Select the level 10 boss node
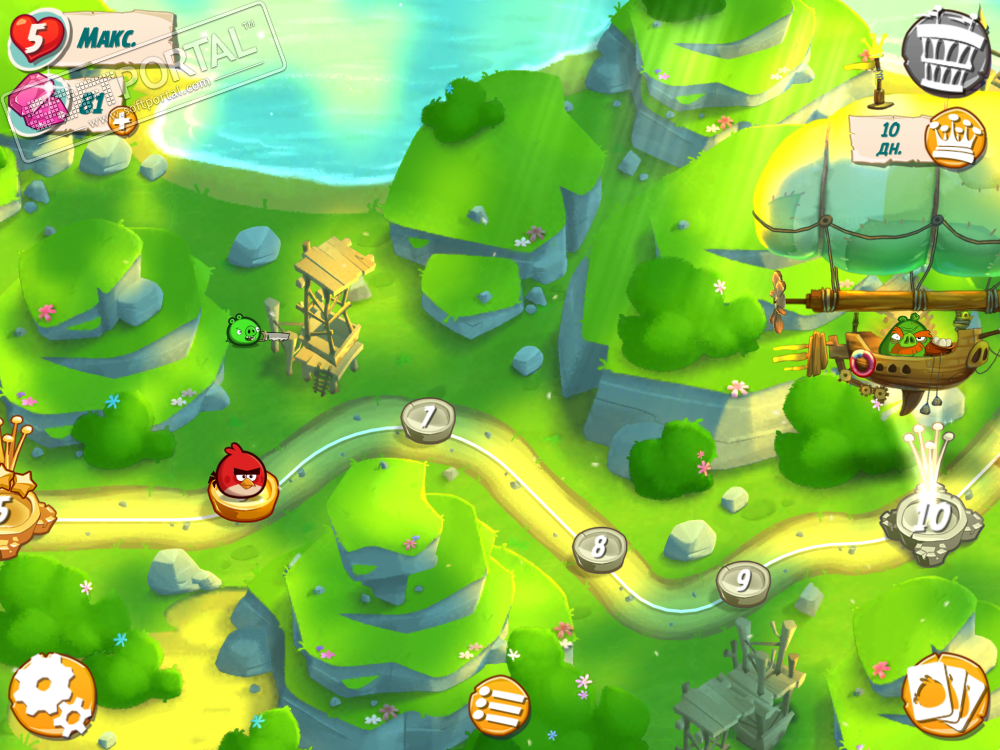Screen dimensions: 1000x750 pos(931,519)
